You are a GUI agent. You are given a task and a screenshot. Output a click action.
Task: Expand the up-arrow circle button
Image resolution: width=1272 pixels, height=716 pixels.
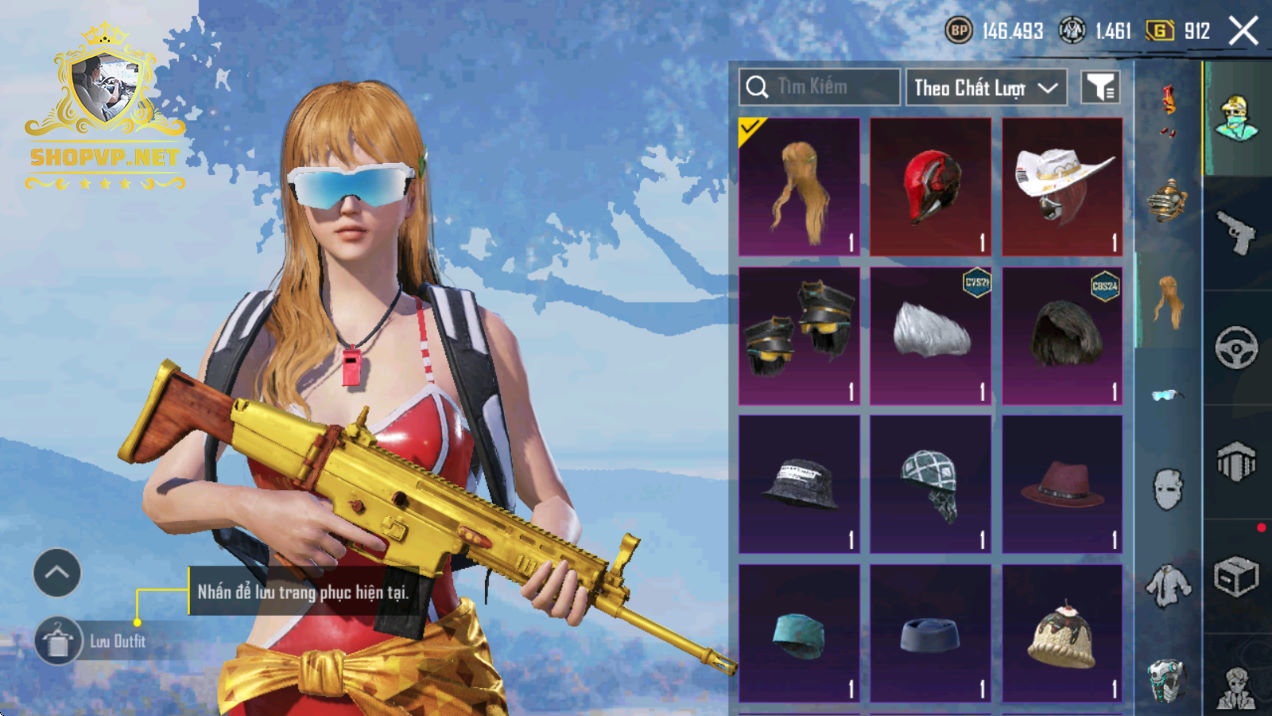click(57, 573)
